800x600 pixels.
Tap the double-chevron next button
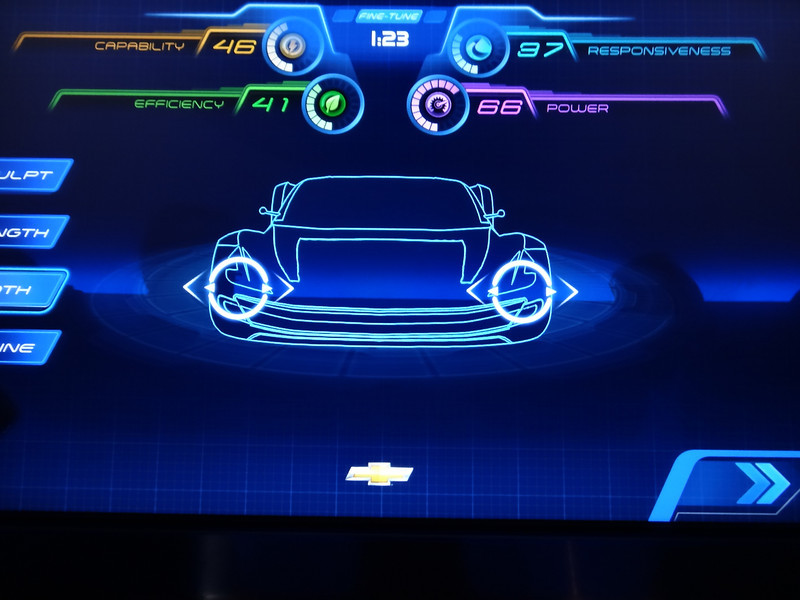point(759,485)
